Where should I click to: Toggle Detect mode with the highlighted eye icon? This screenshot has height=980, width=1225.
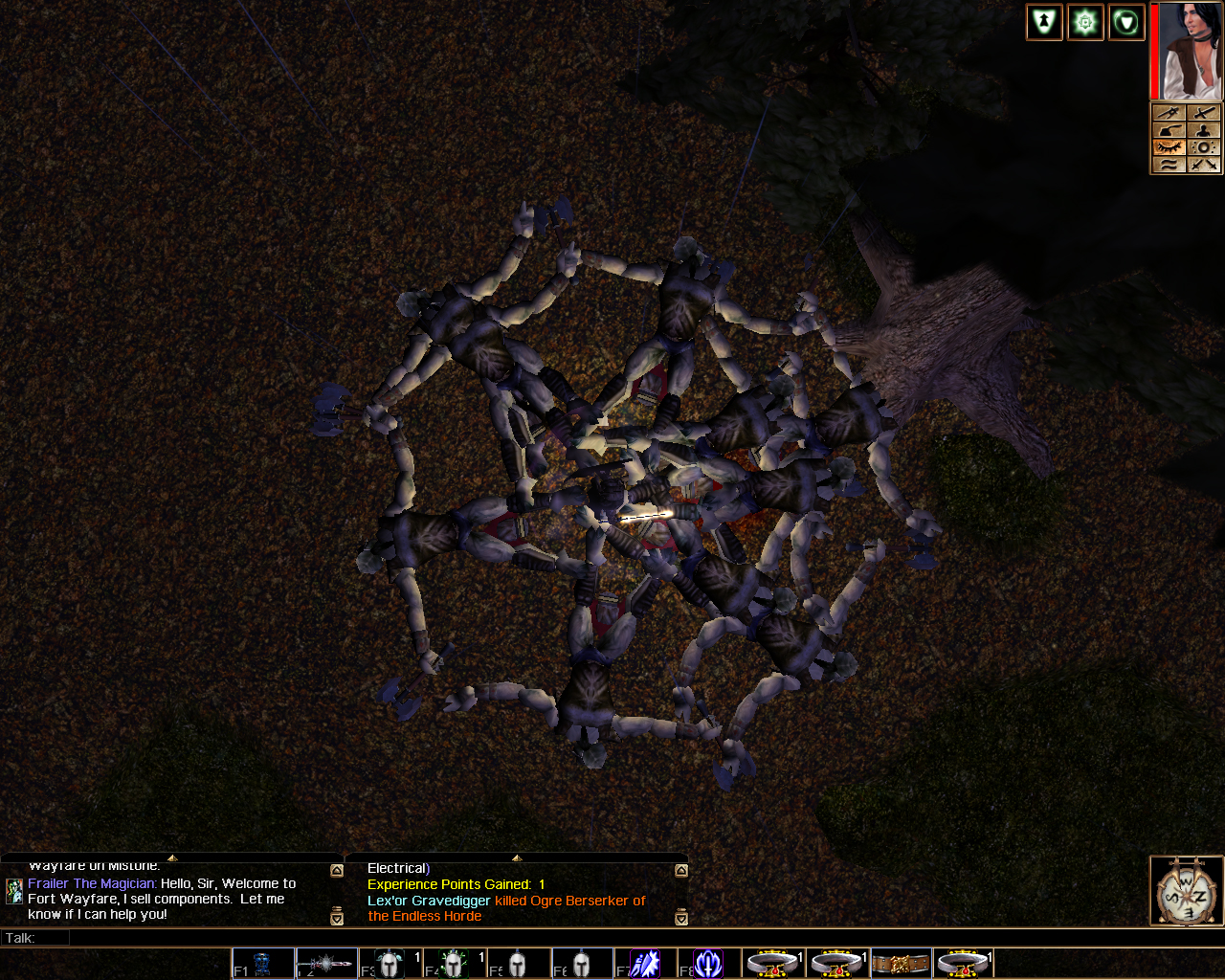coord(1169,147)
